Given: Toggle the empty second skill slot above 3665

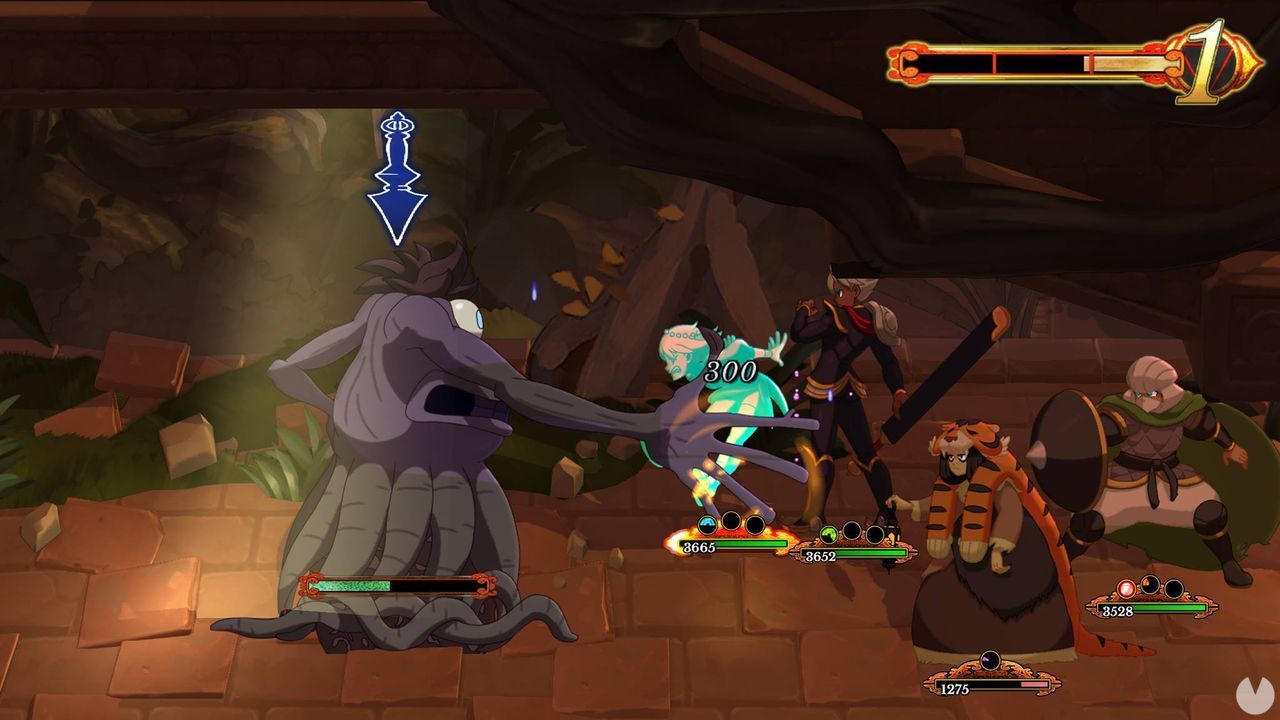Looking at the screenshot, I should [x=730, y=522].
